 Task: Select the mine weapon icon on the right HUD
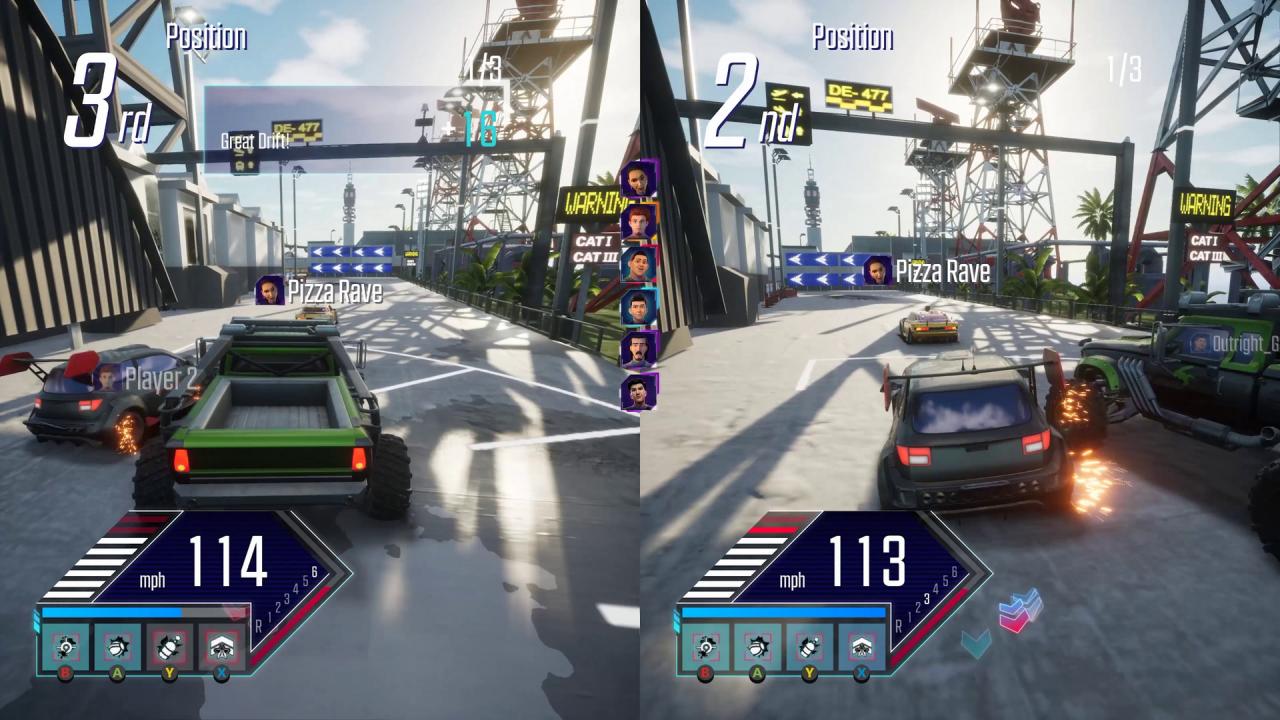[706, 645]
